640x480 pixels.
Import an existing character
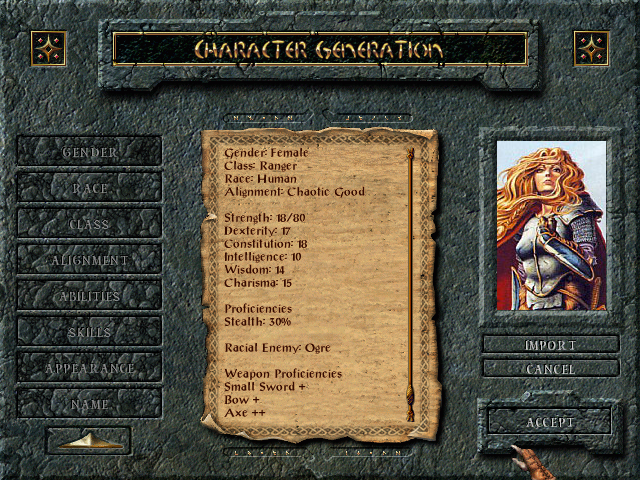(550, 345)
